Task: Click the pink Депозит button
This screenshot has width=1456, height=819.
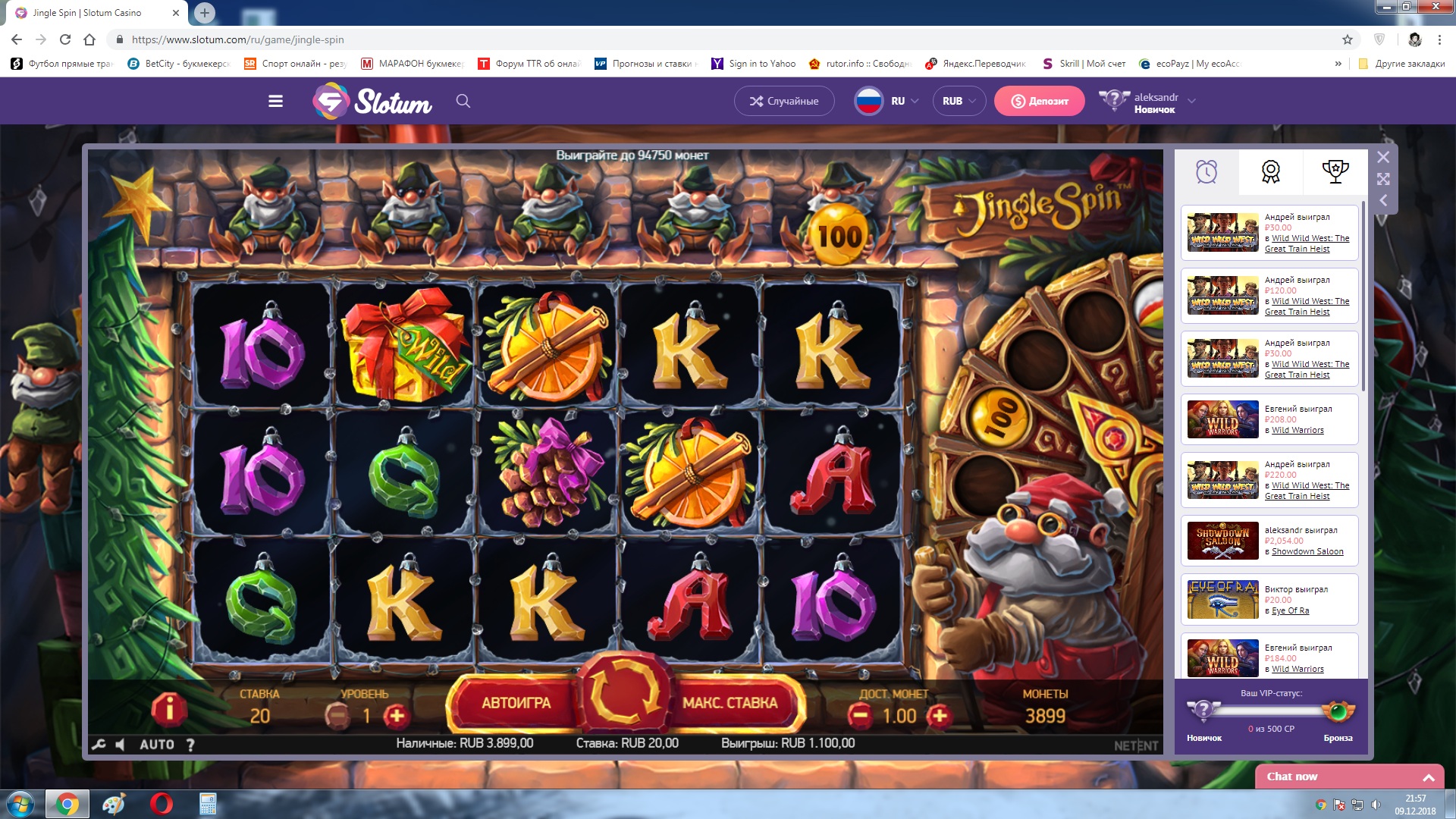Action: [1039, 101]
